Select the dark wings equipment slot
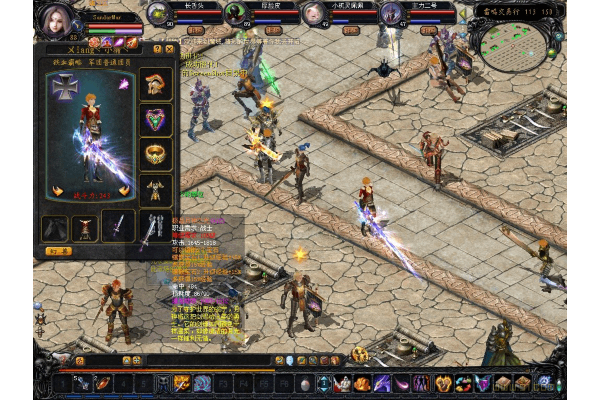The width and height of the screenshot is (600, 400). coord(55,227)
